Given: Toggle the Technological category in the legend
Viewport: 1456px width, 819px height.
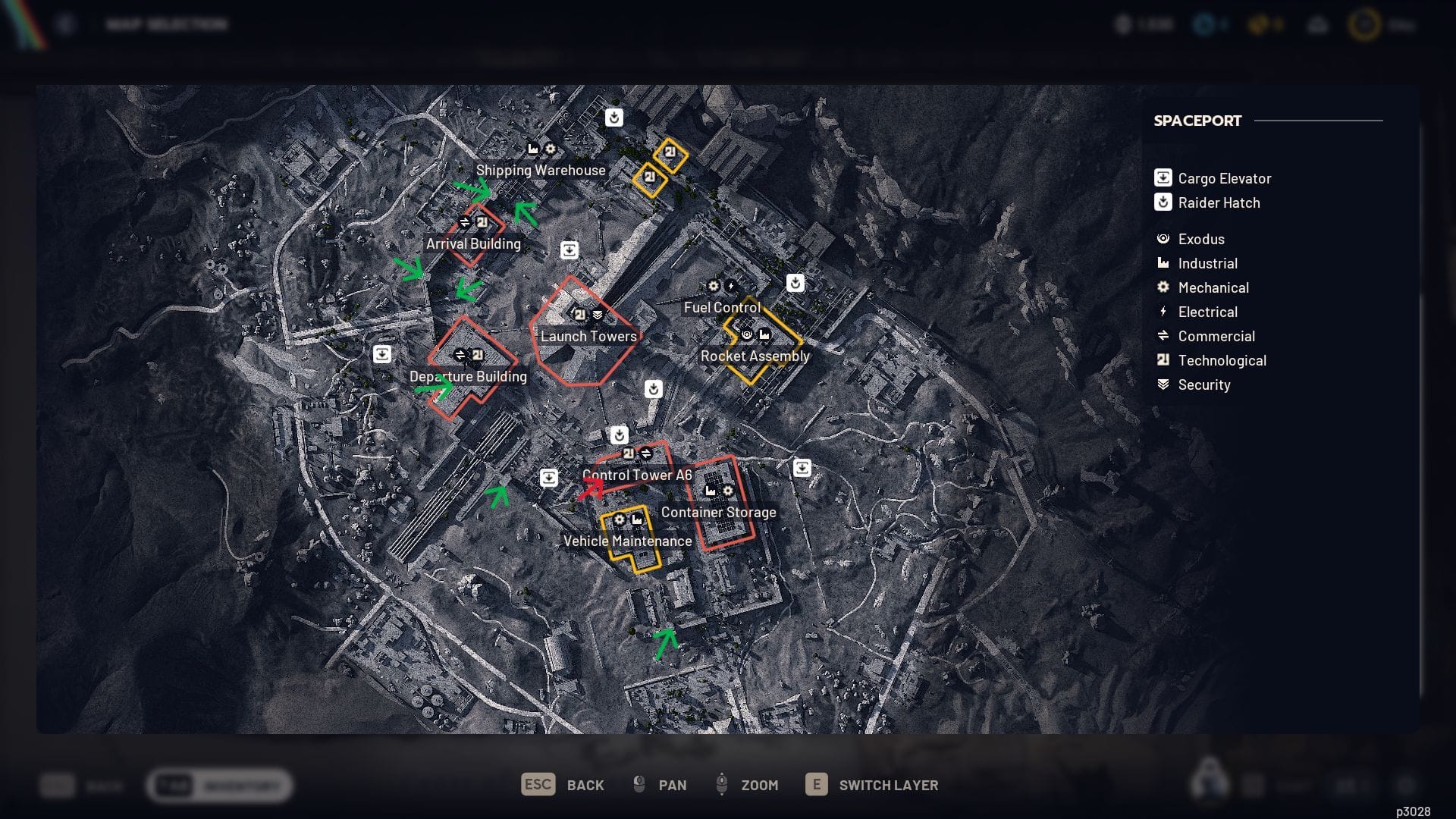Looking at the screenshot, I should pyautogui.click(x=1165, y=360).
